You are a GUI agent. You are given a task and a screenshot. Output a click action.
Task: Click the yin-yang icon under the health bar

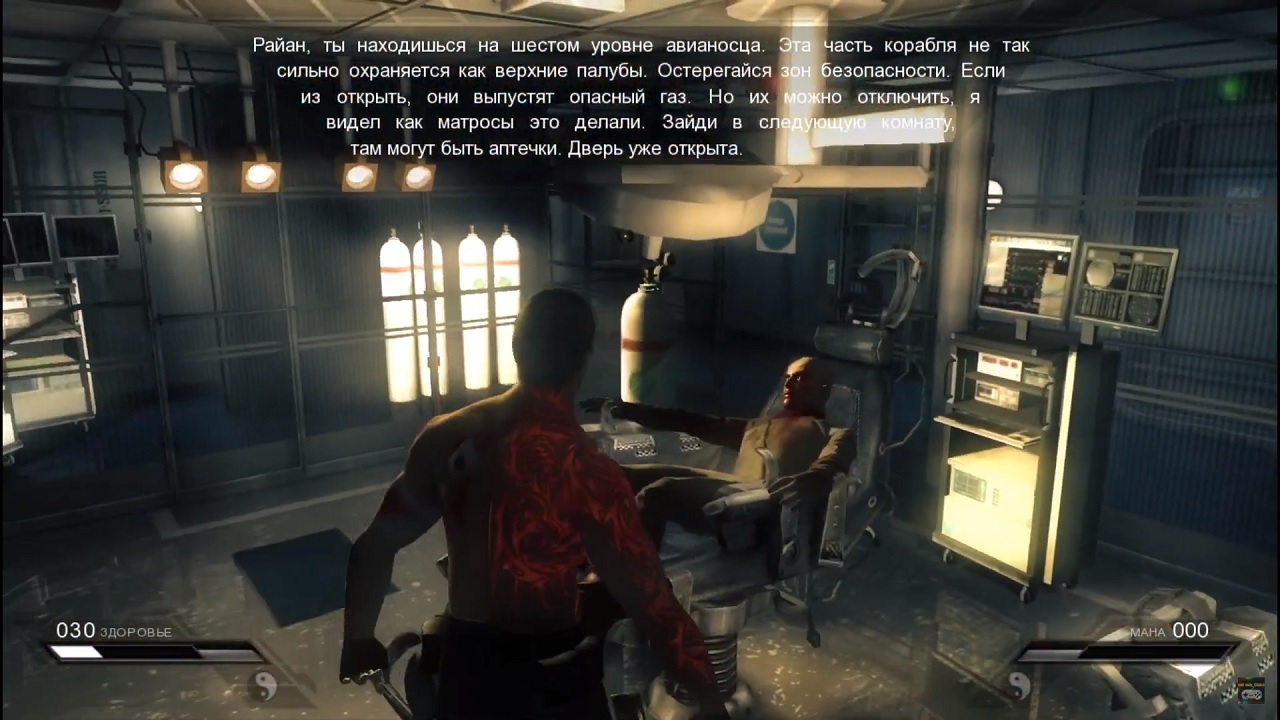tap(262, 685)
